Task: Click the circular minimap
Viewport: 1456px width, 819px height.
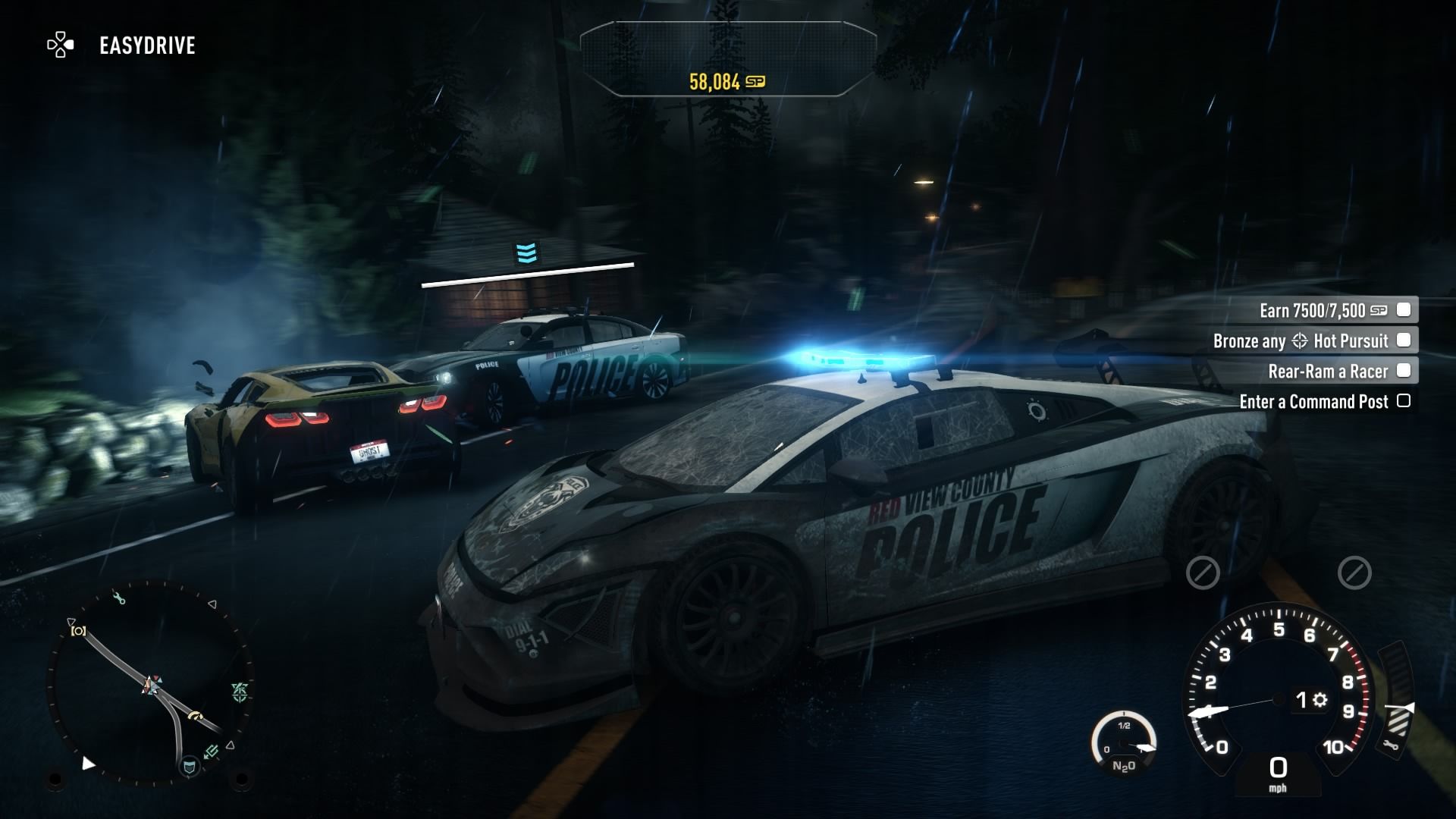Action: (149, 682)
